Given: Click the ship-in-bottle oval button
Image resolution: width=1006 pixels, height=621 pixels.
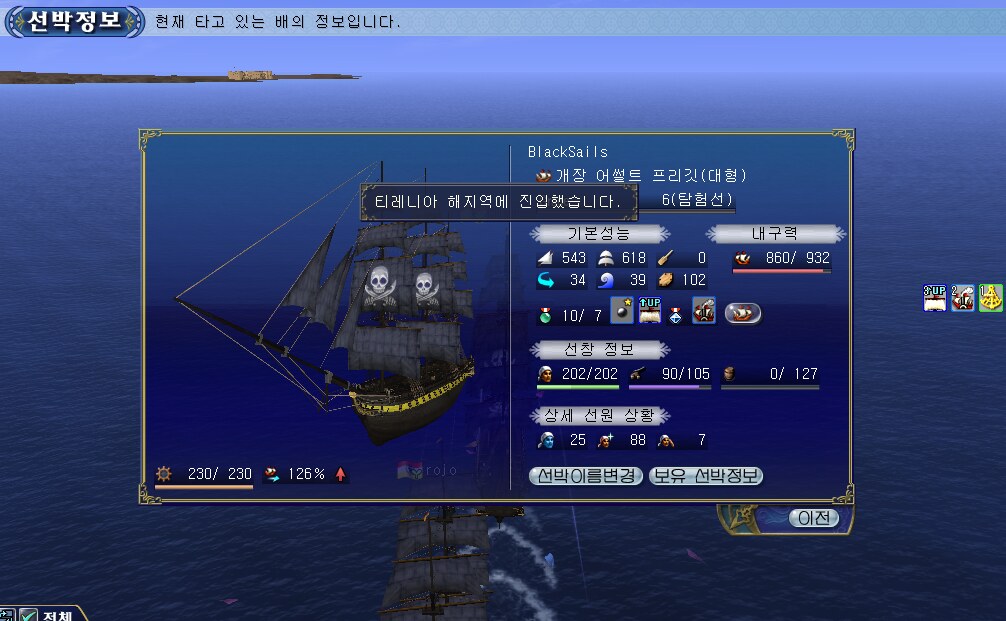Looking at the screenshot, I should click(743, 313).
